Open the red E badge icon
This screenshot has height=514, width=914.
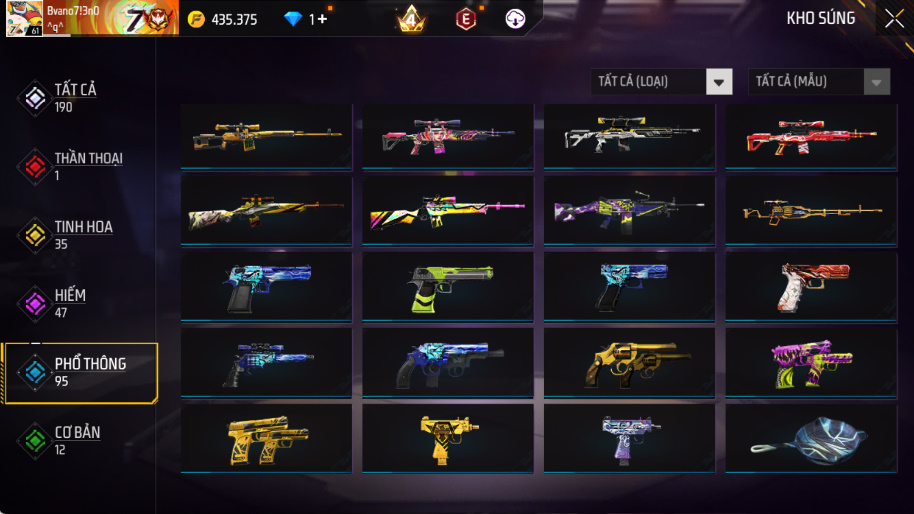(466, 19)
